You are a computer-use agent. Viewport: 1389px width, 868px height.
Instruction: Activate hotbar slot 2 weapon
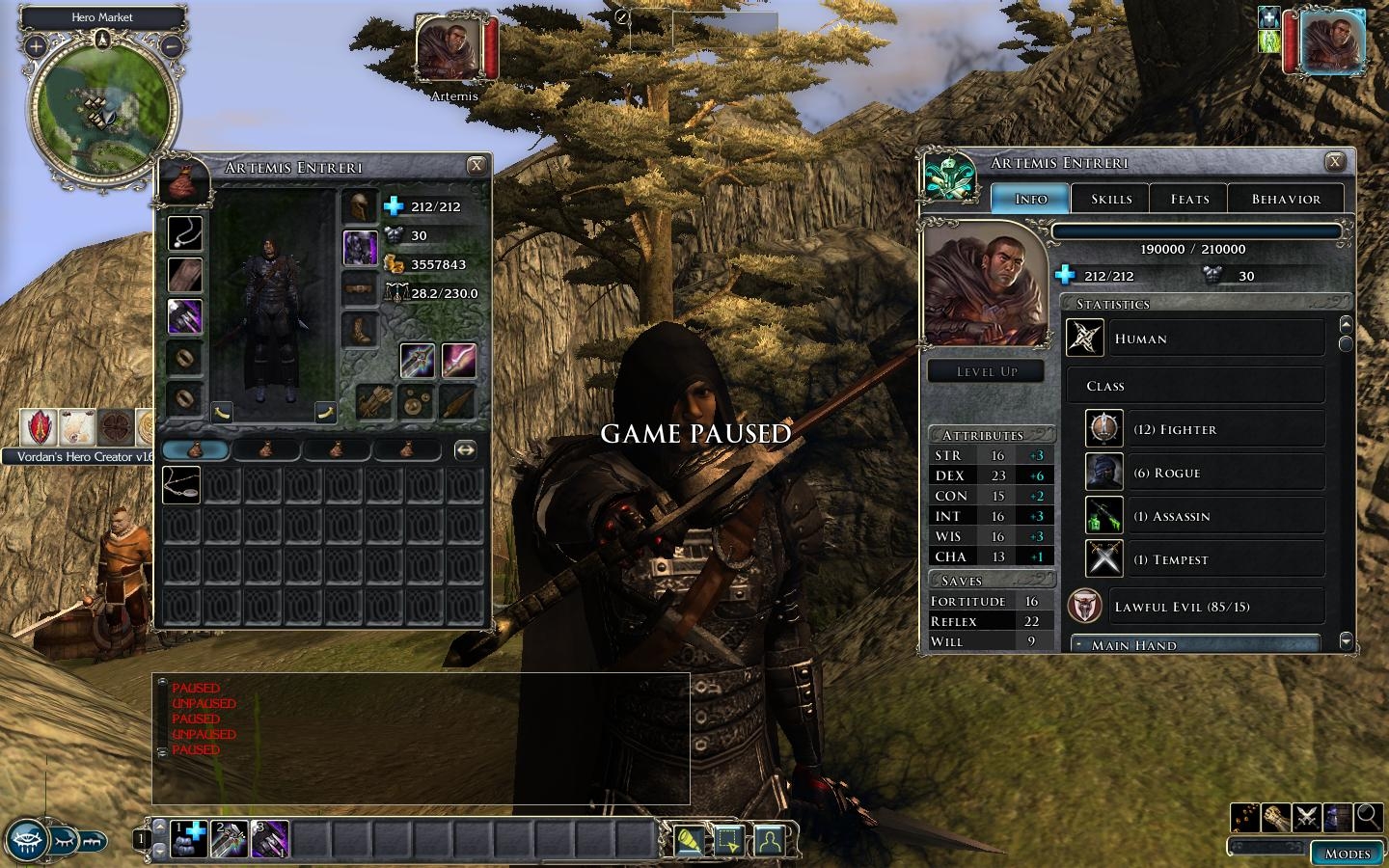(x=230, y=839)
